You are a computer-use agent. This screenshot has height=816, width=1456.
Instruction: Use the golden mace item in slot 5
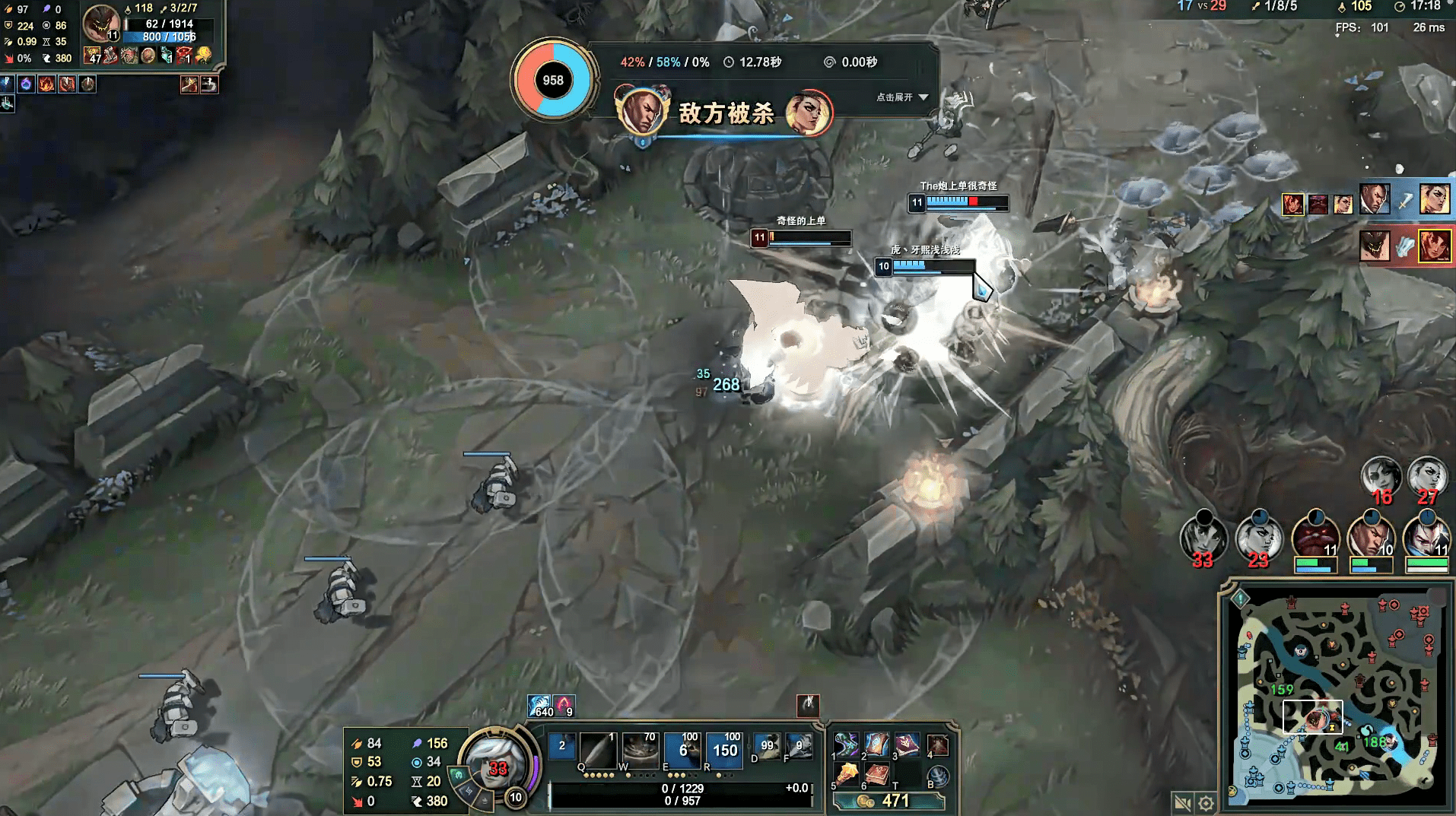pos(847,775)
